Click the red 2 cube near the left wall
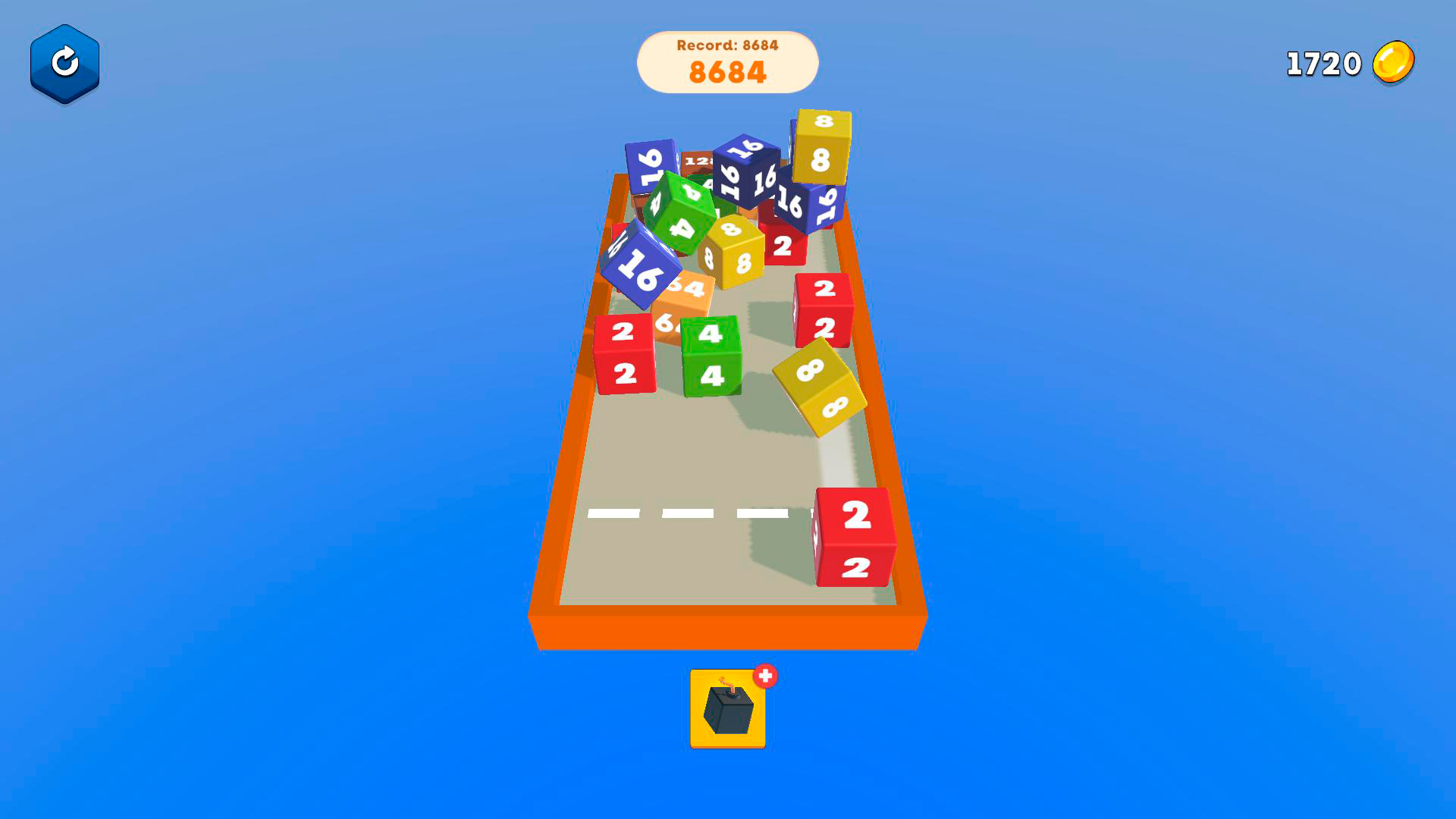The width and height of the screenshot is (1456, 819). point(623,353)
